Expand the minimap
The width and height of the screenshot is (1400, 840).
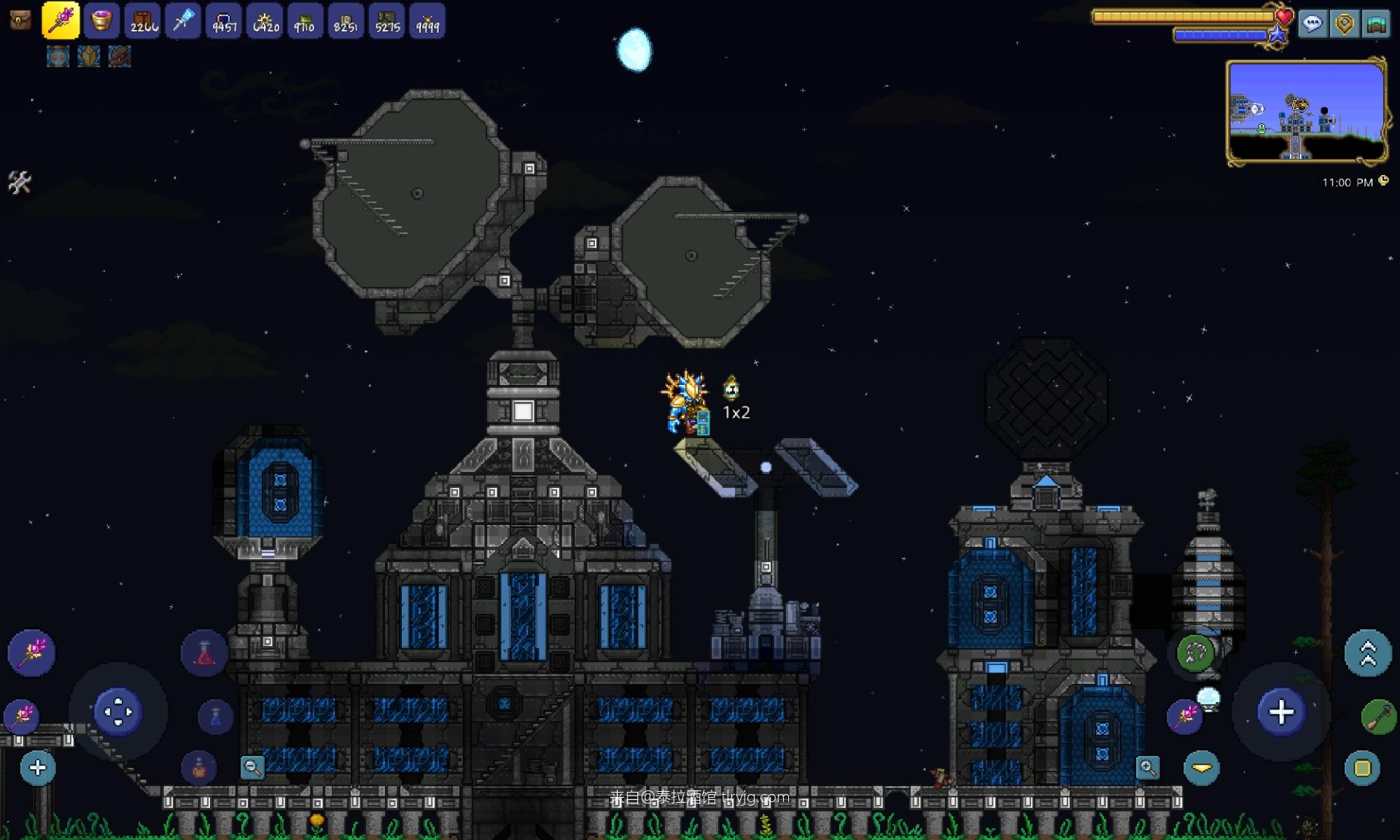point(1307,111)
